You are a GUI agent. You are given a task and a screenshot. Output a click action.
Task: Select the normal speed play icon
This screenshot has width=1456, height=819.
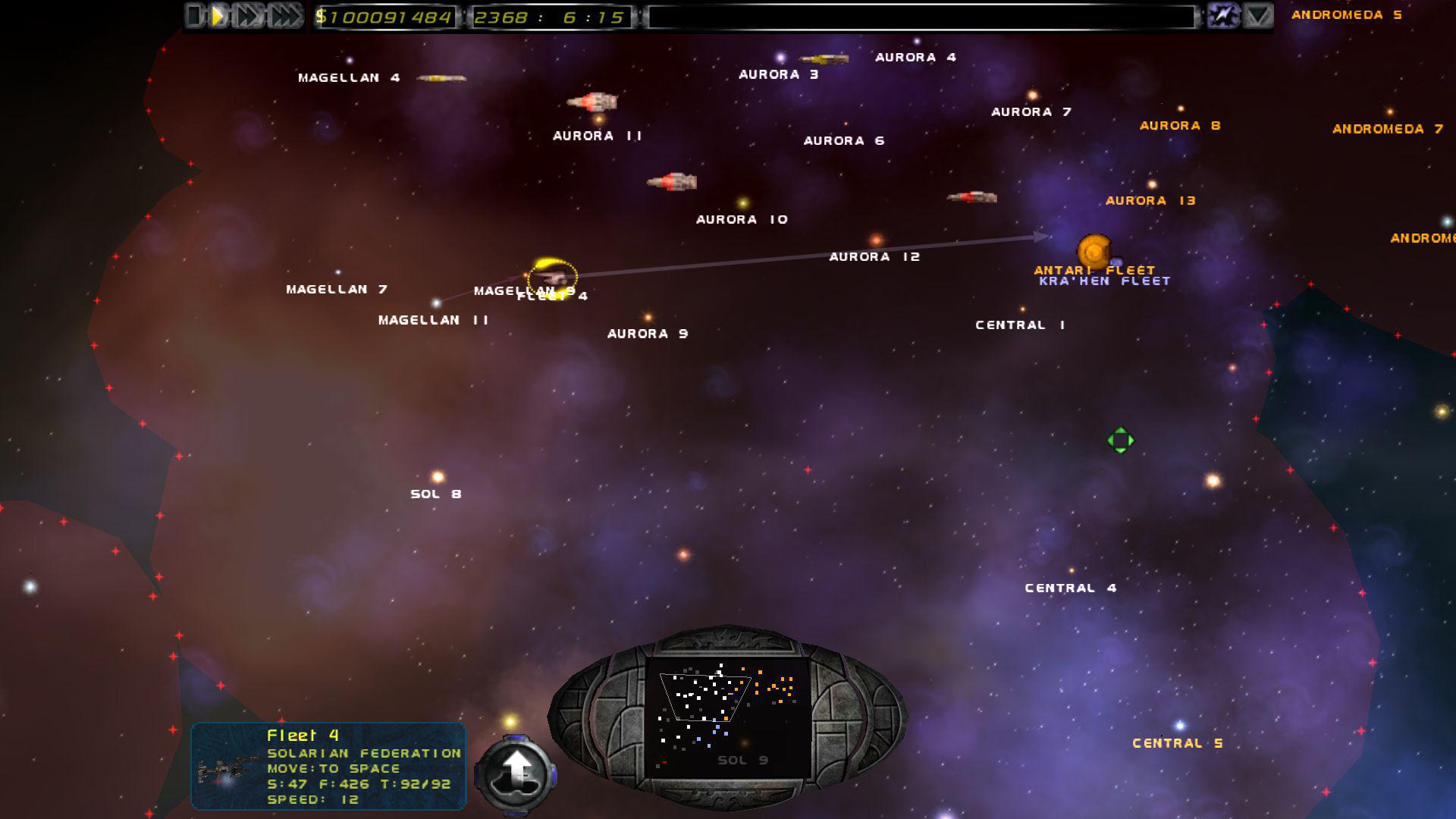(x=219, y=14)
